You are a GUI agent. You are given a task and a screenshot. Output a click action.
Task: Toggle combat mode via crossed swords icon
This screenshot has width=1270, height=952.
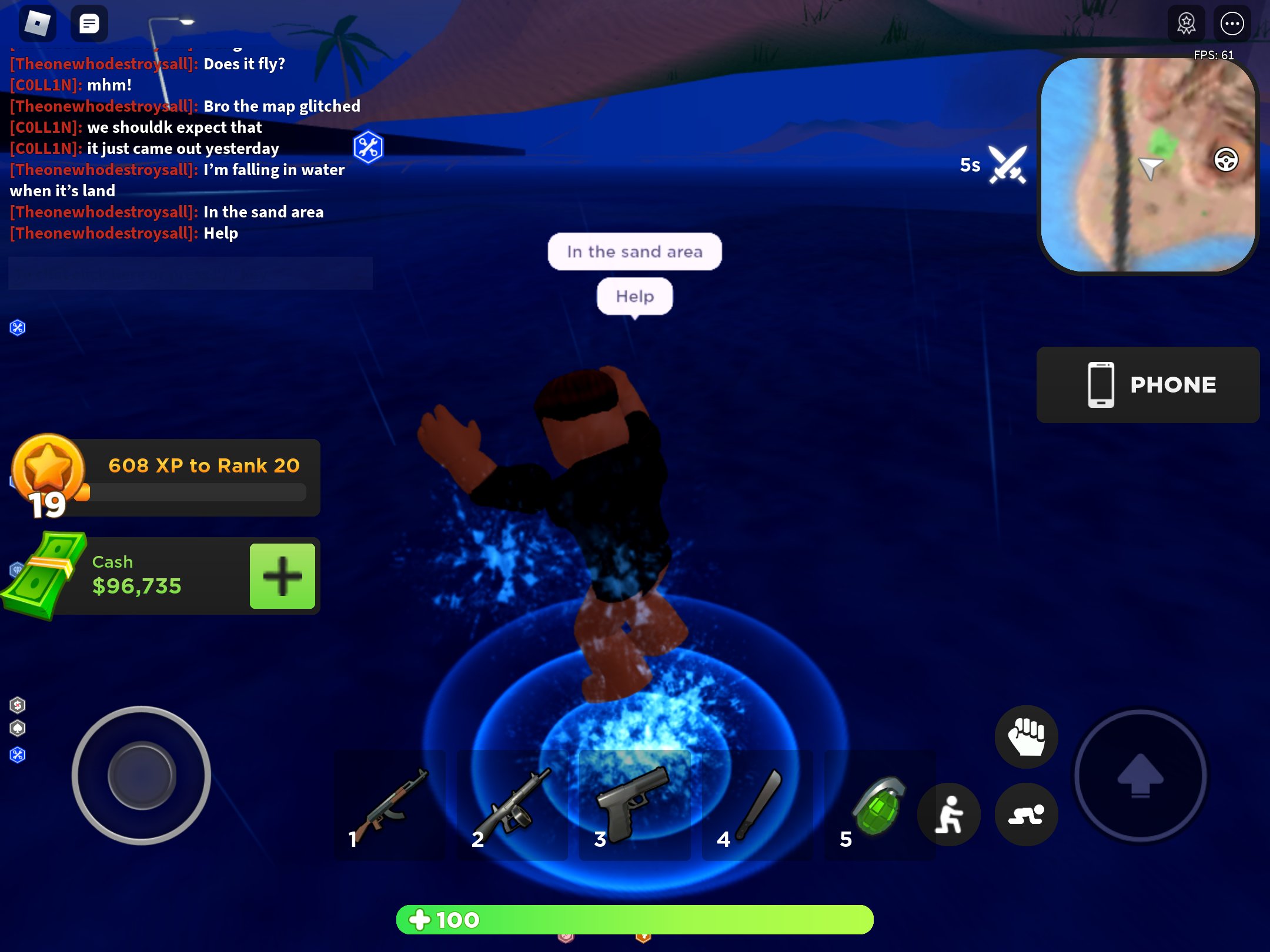click(x=1007, y=163)
